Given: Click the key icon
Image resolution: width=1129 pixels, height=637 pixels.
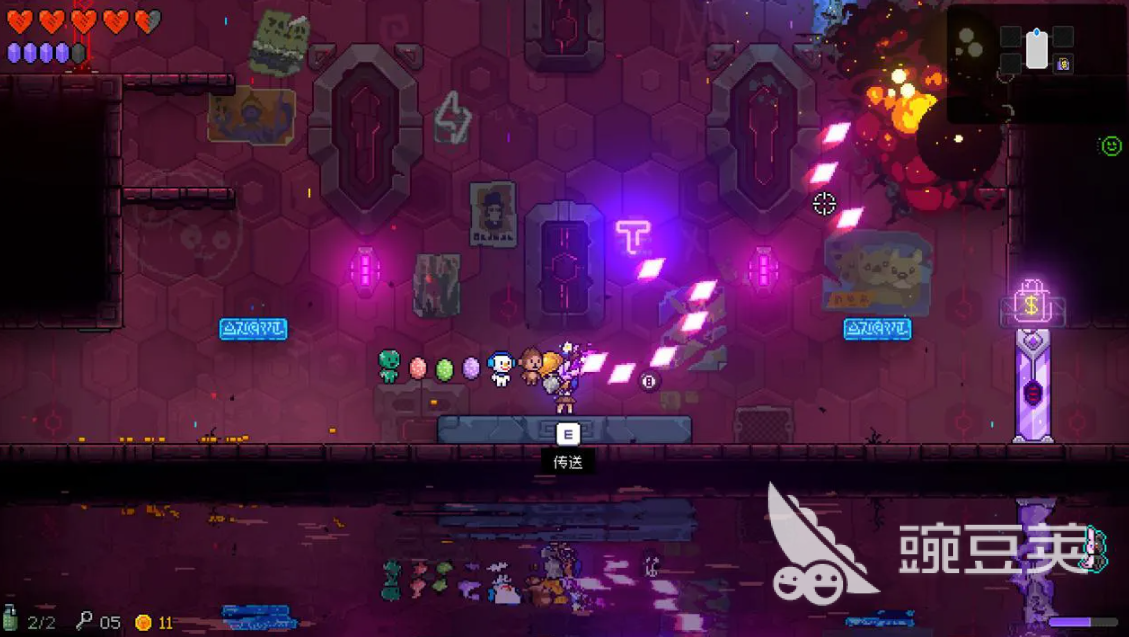Looking at the screenshot, I should (x=84, y=621).
